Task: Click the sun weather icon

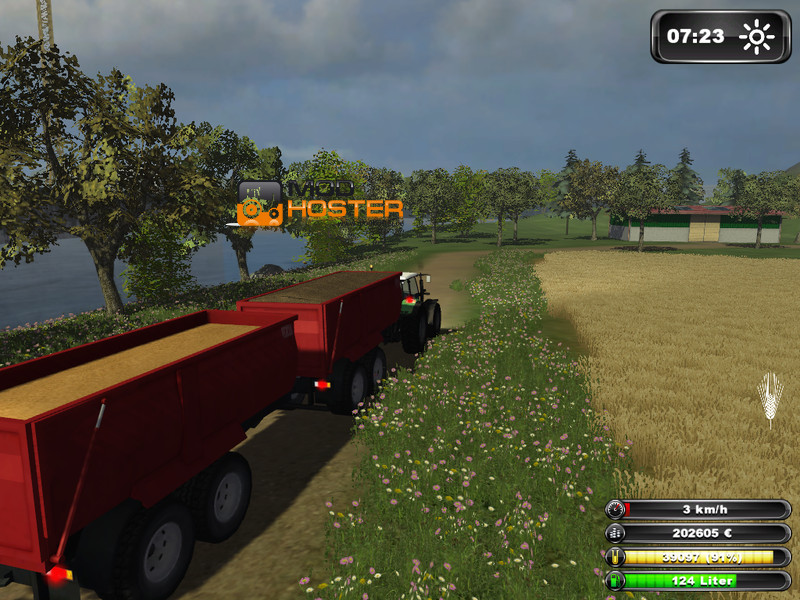Action: coord(757,38)
